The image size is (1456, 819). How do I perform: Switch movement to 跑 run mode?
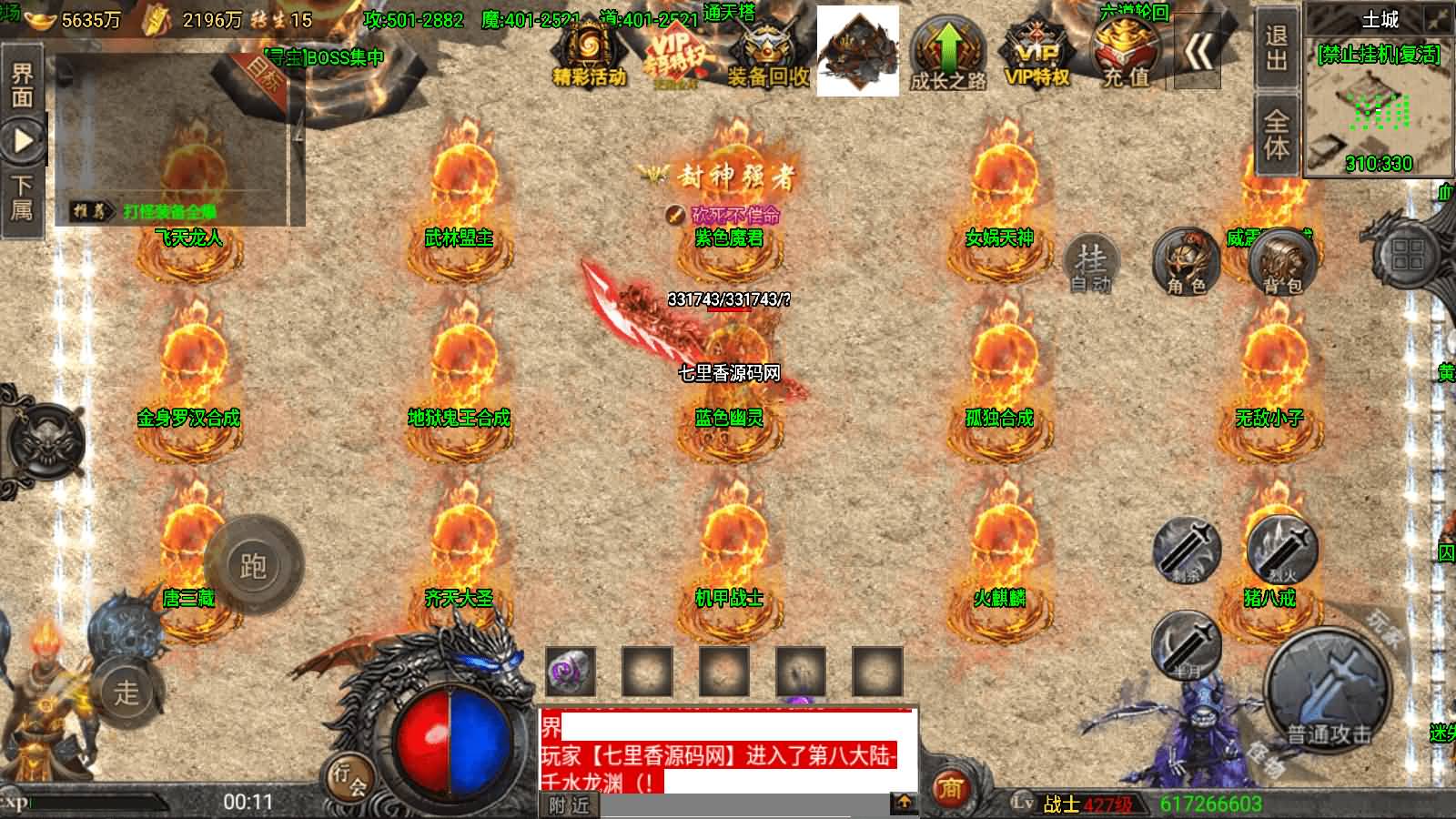[253, 566]
